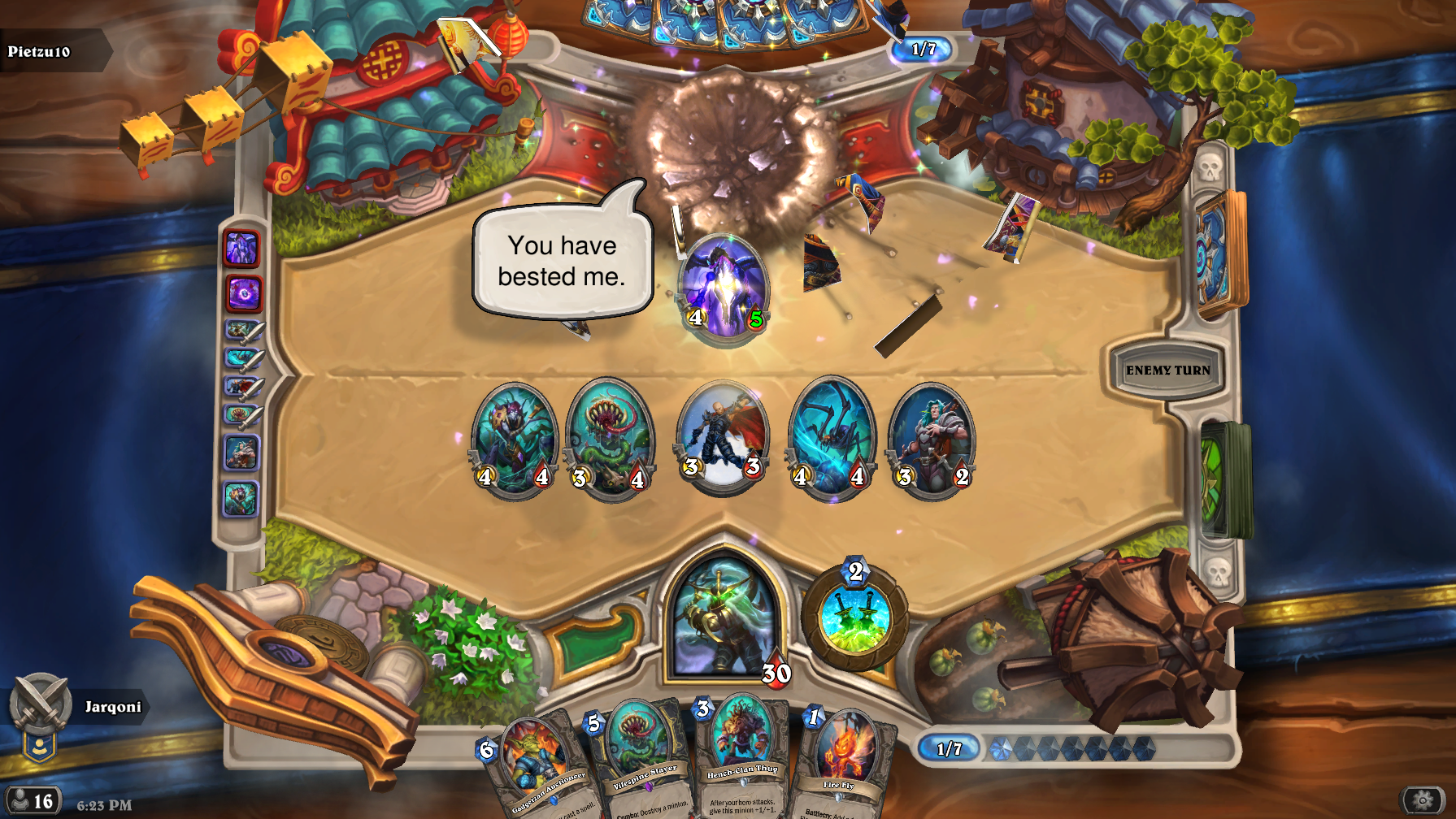Select the friendly 4/4 spider minion
This screenshot has height=819, width=1456.
point(831,439)
